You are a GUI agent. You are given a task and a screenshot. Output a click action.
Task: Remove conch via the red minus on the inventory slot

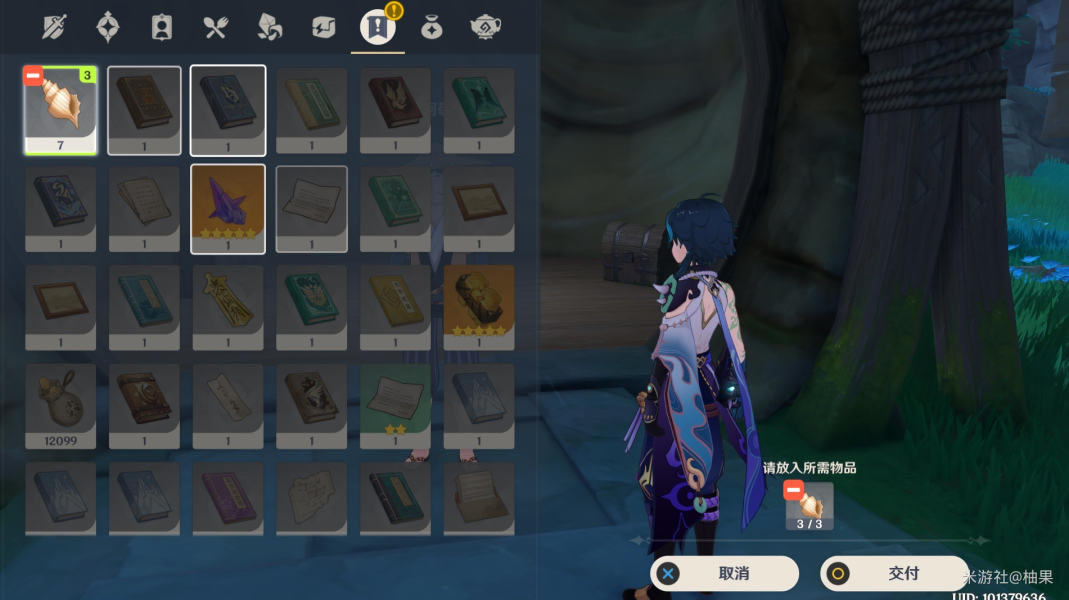click(33, 76)
